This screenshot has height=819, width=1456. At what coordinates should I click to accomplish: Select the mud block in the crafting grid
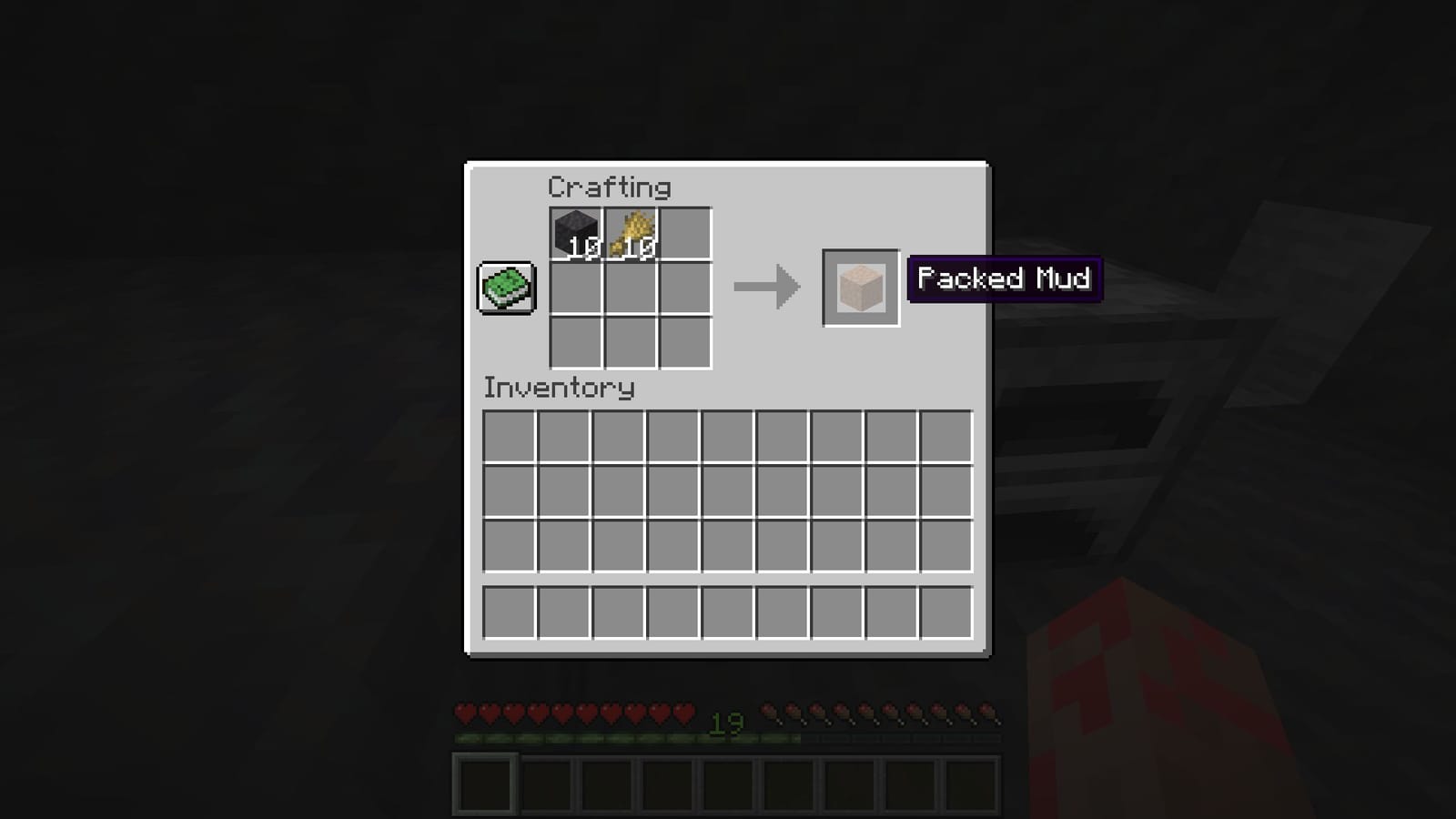(x=577, y=232)
